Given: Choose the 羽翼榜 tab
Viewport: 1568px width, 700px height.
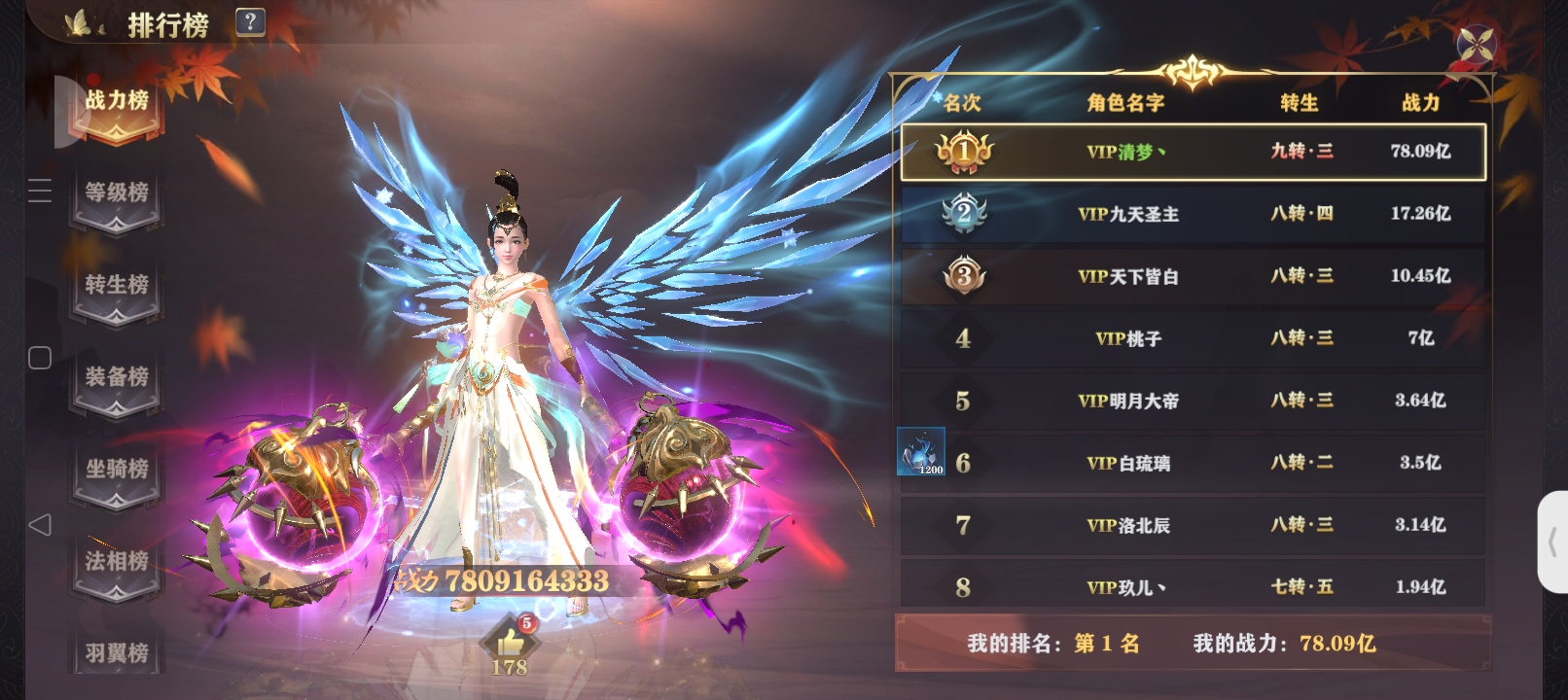Looking at the screenshot, I should tap(117, 653).
